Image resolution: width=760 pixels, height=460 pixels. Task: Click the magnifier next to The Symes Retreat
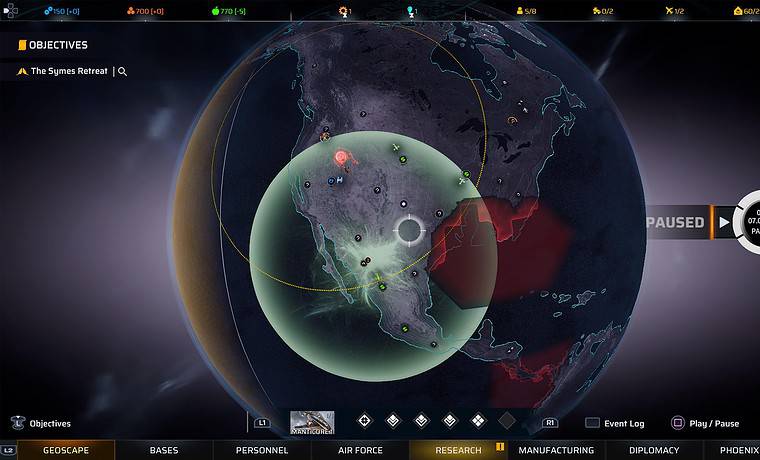122,72
